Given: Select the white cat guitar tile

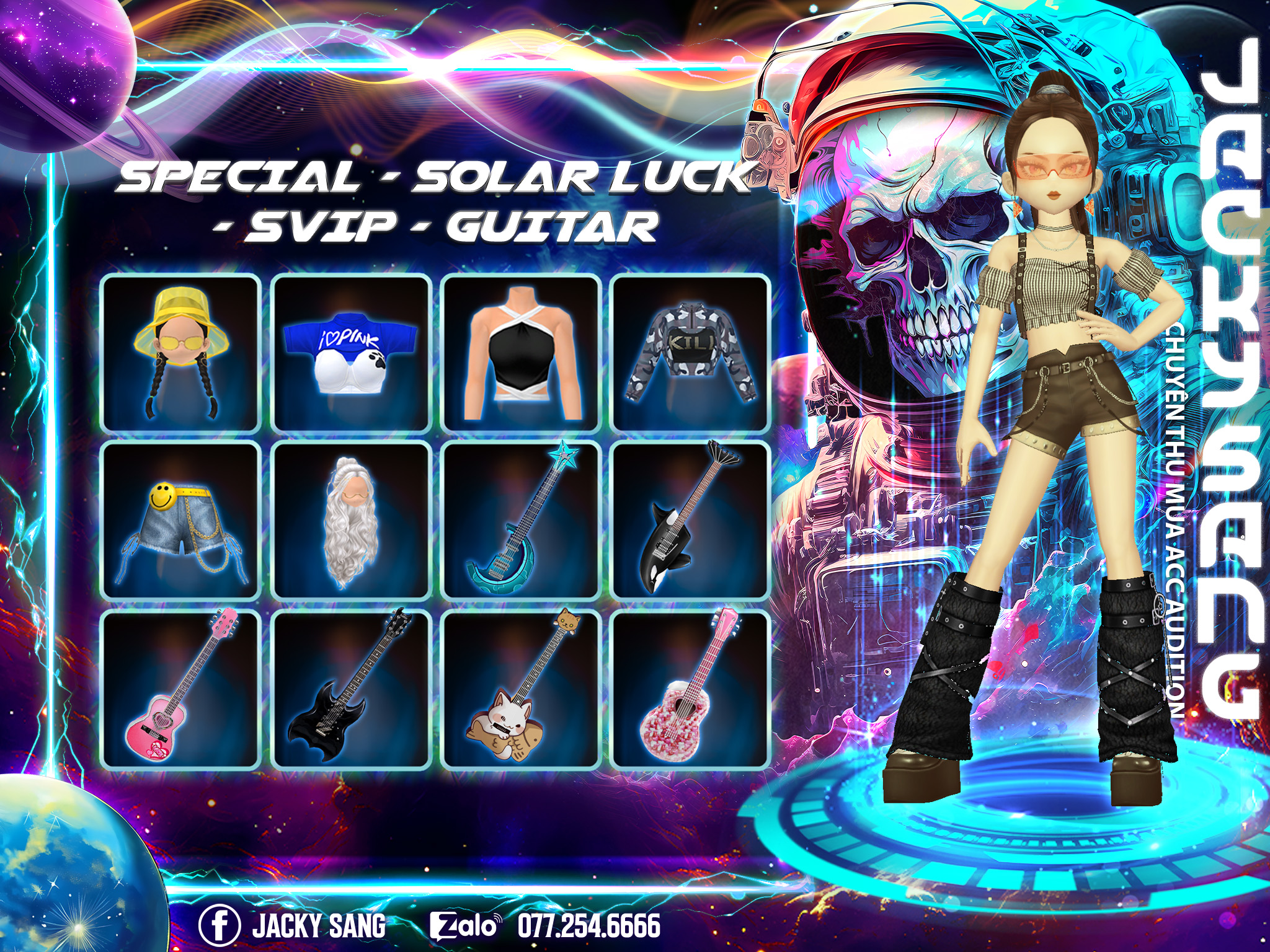Looking at the screenshot, I should click(520, 689).
